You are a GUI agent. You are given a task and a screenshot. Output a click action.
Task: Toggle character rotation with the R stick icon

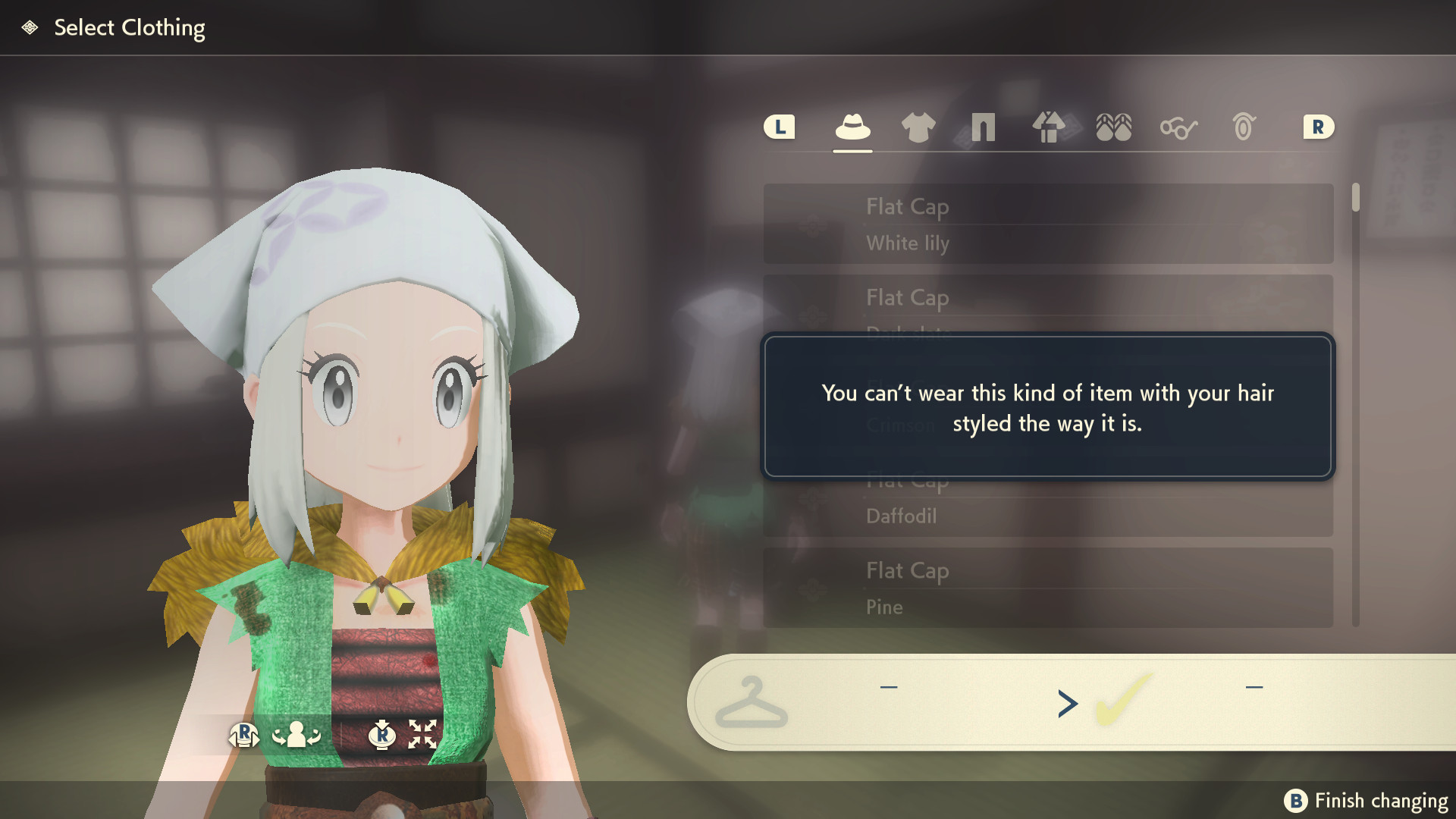244,736
